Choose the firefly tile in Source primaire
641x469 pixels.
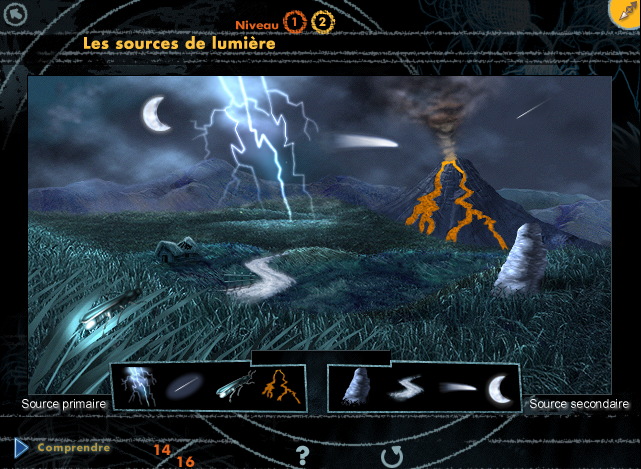[x=235, y=385]
